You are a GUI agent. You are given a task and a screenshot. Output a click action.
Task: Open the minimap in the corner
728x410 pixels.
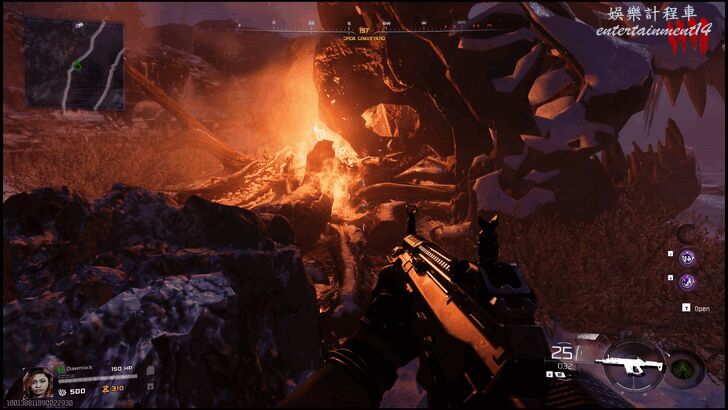(75, 62)
